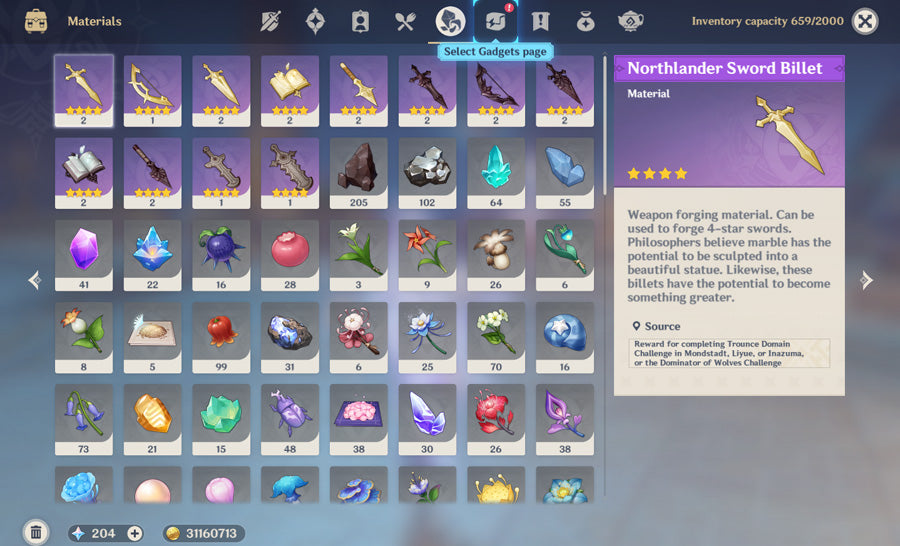The image size is (900, 546).
Task: Select the Gadgets page tab
Action: tap(496, 21)
